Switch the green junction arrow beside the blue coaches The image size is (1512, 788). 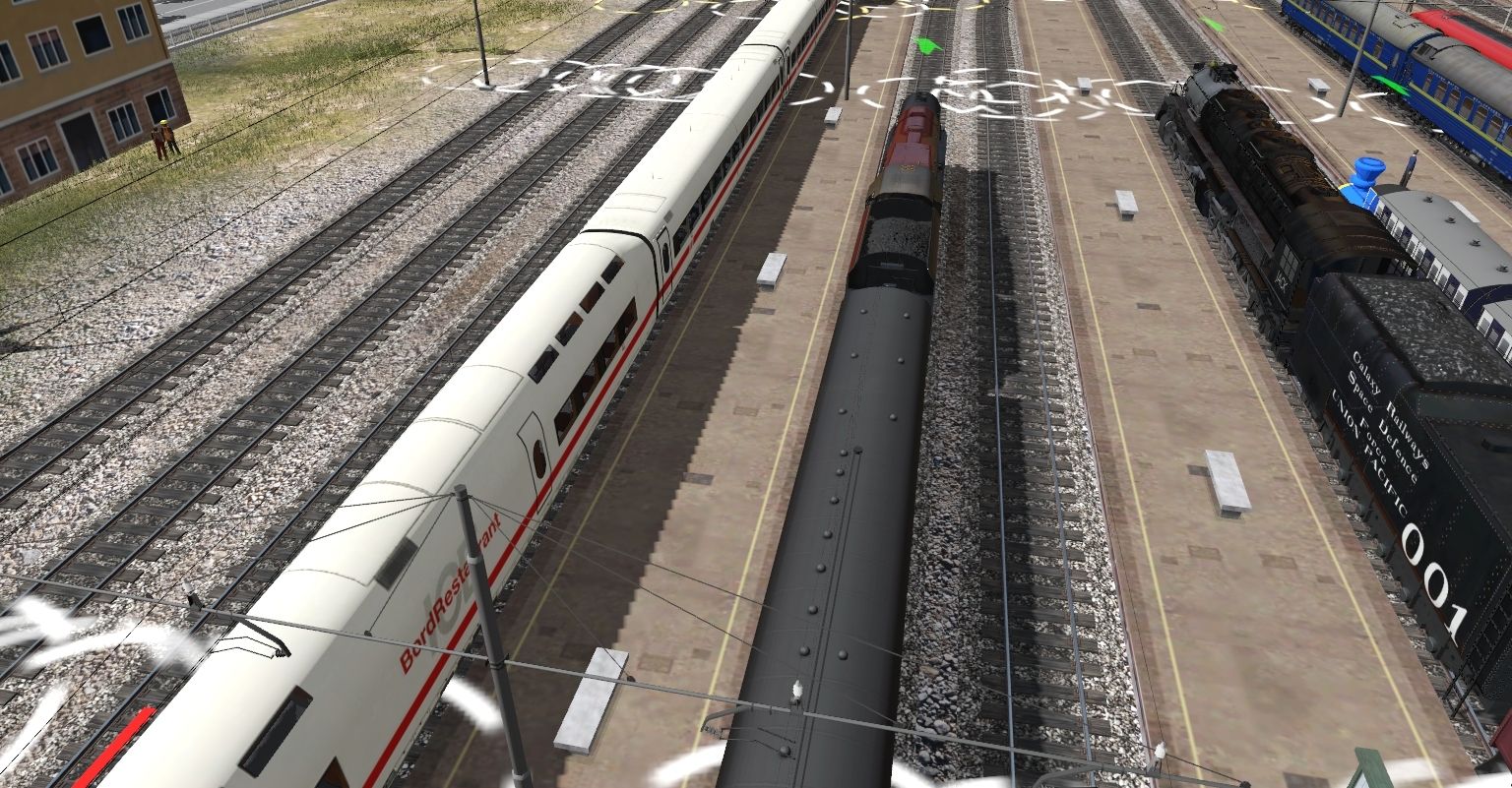pos(1389,85)
